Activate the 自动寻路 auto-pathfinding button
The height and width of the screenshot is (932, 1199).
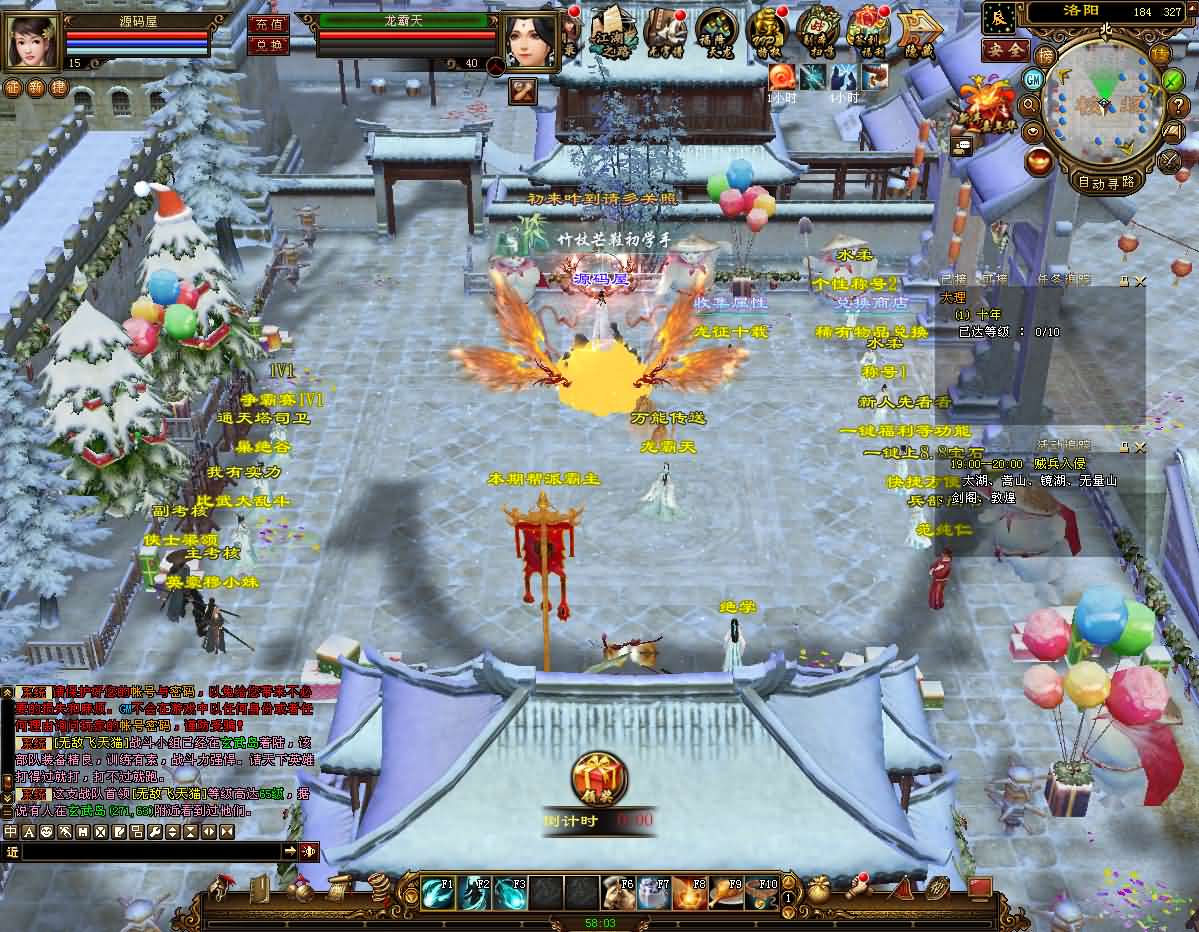tap(1107, 182)
